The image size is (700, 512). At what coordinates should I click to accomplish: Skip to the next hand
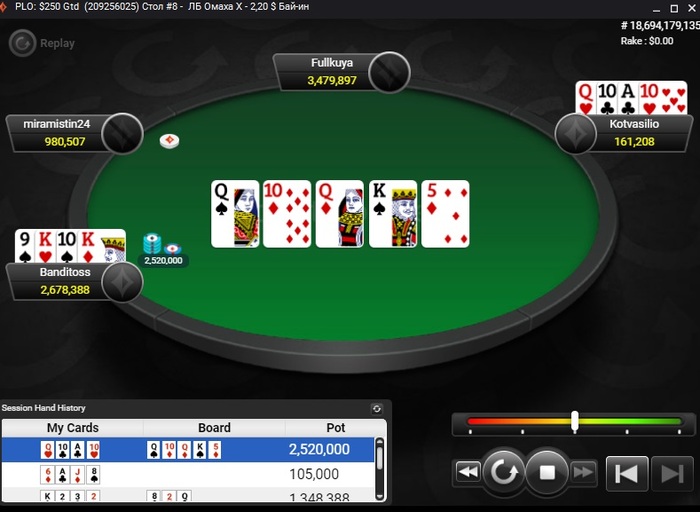[671, 473]
